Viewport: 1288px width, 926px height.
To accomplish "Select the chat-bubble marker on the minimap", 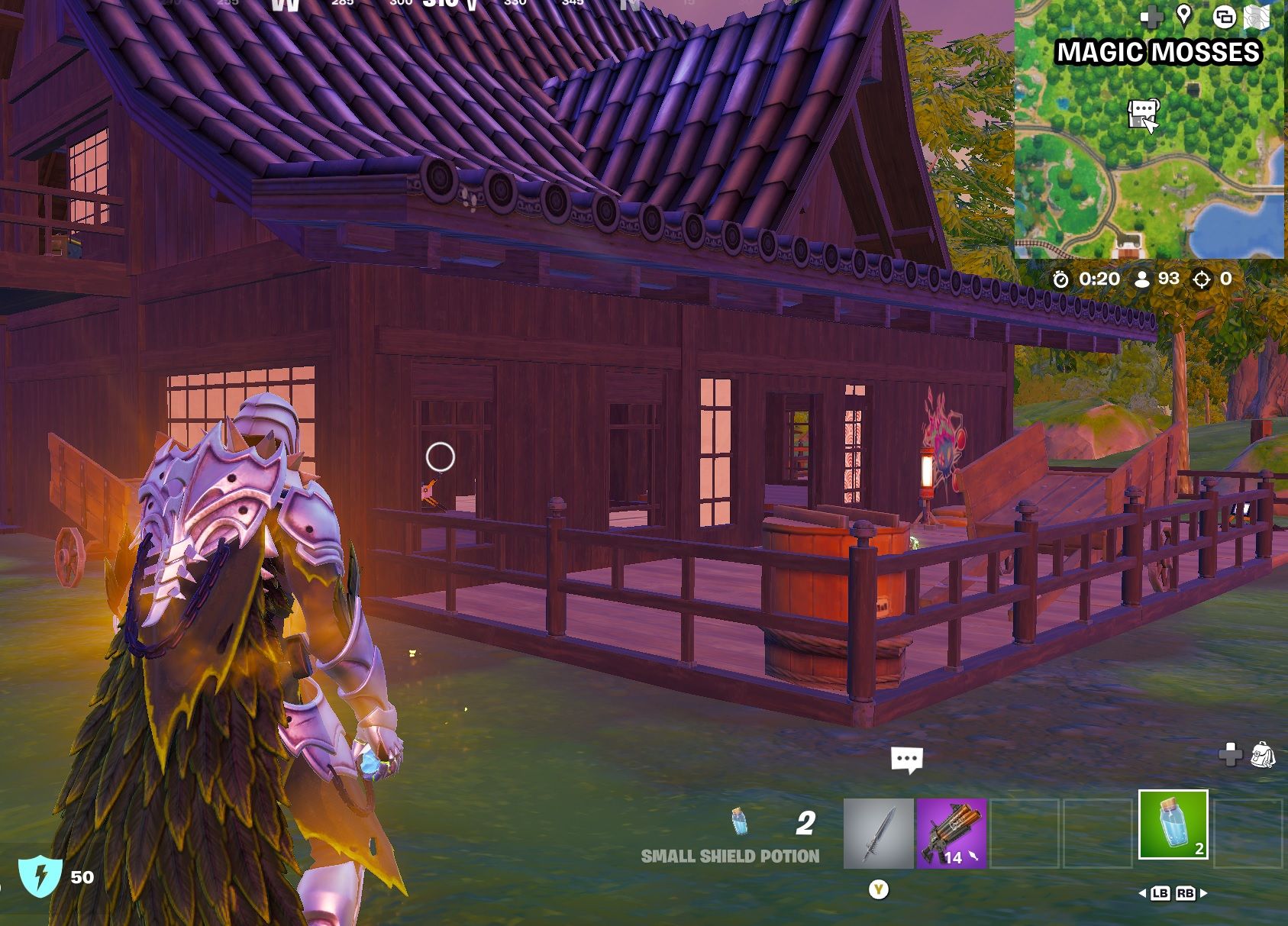I will [1141, 113].
